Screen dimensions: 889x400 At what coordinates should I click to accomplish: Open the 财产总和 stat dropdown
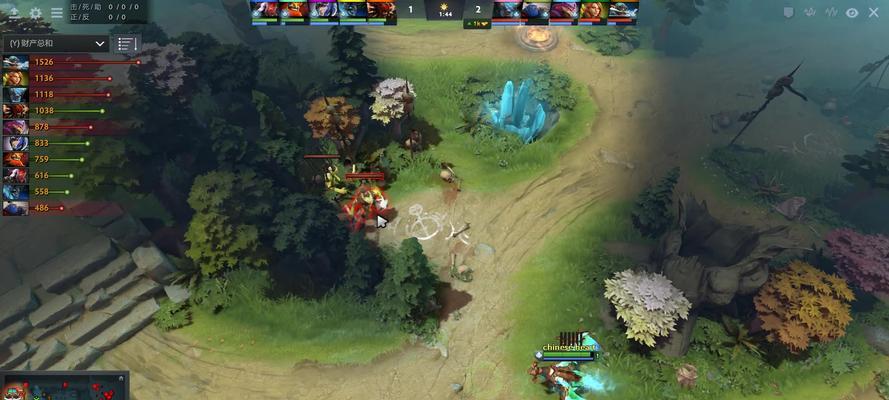click(56, 44)
